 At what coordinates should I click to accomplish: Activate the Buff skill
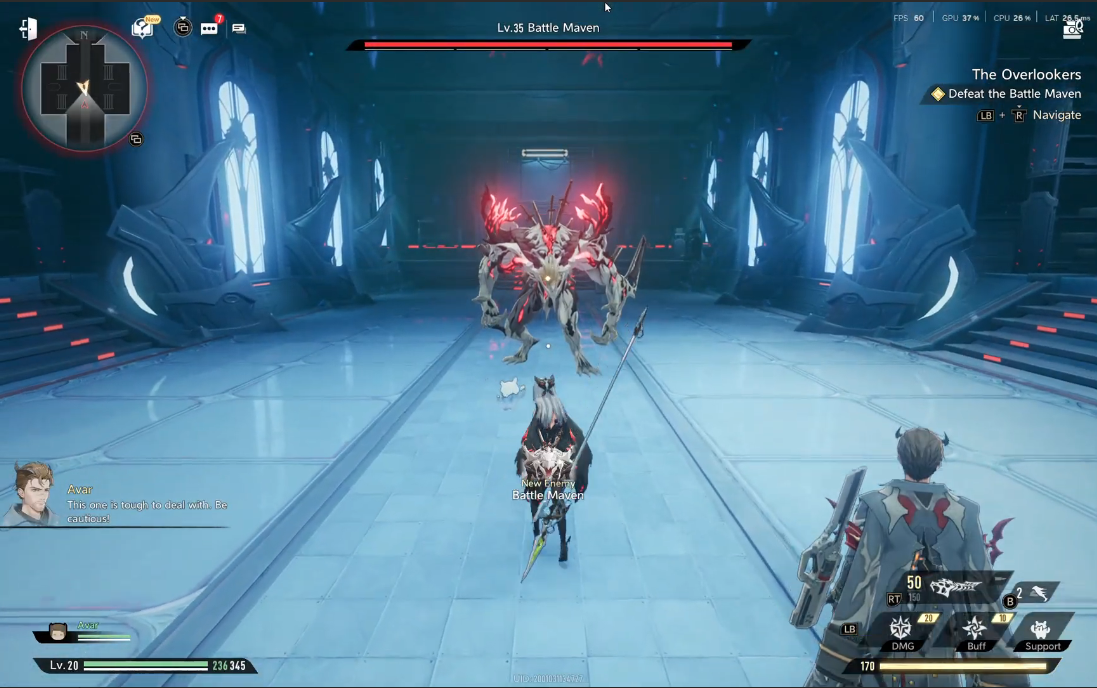[975, 630]
